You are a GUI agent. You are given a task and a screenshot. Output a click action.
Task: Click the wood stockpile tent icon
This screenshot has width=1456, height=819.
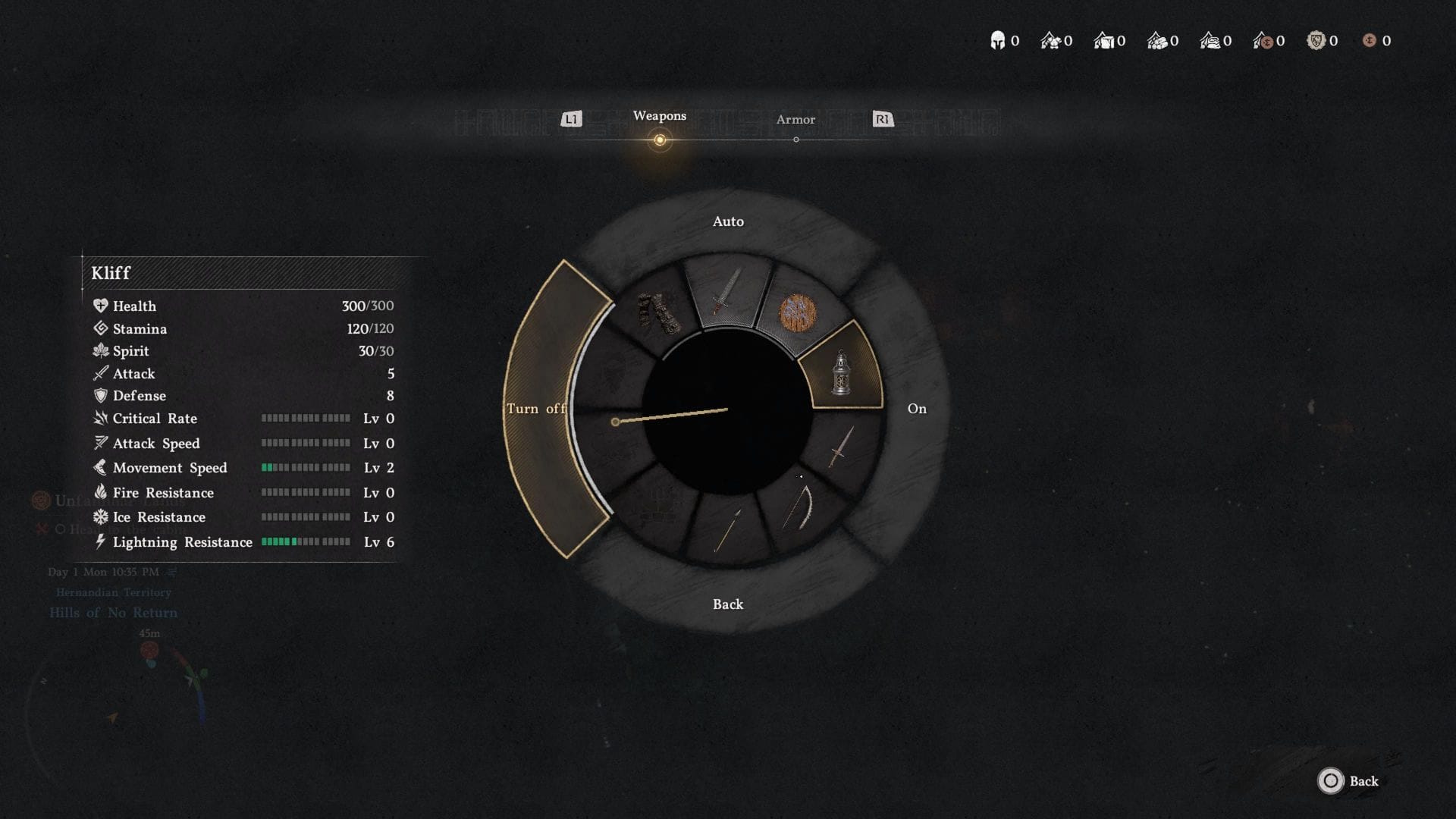tap(1158, 42)
